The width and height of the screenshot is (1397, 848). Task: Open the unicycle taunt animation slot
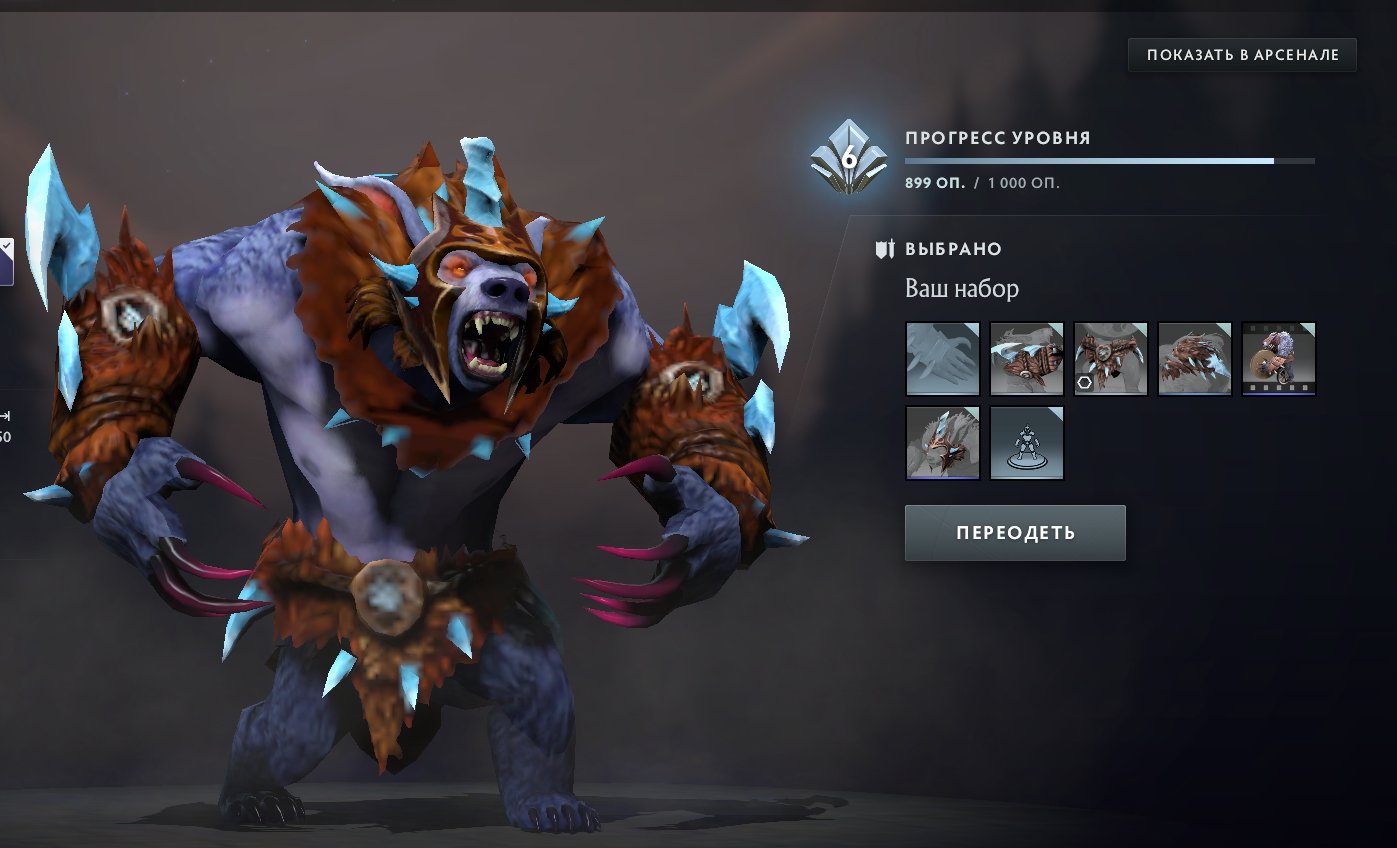click(1278, 359)
